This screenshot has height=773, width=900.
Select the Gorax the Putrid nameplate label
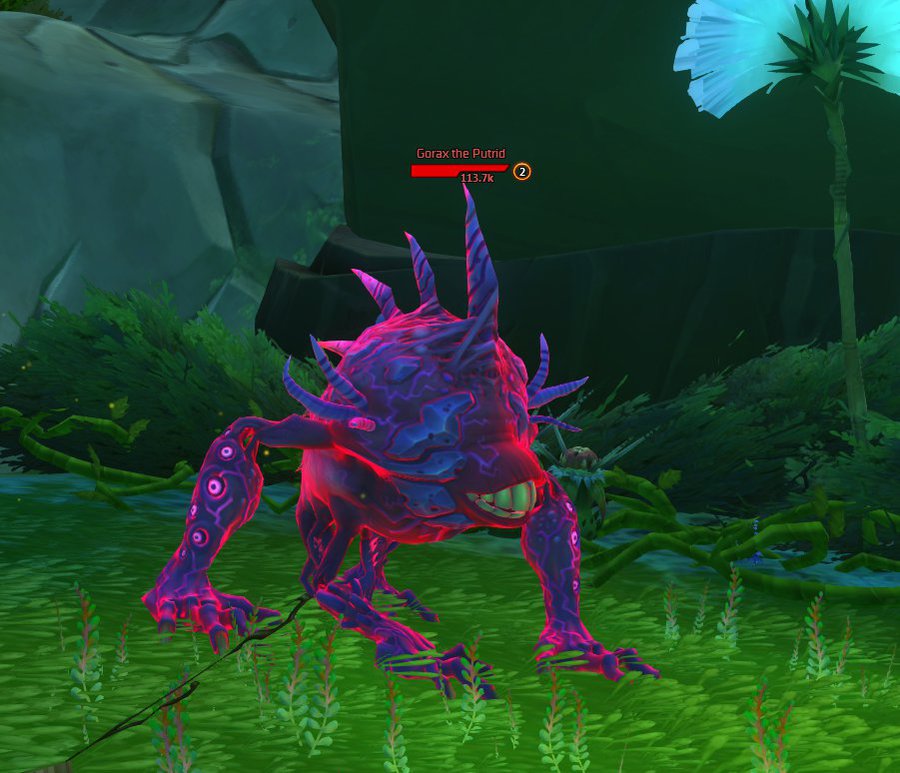(461, 154)
